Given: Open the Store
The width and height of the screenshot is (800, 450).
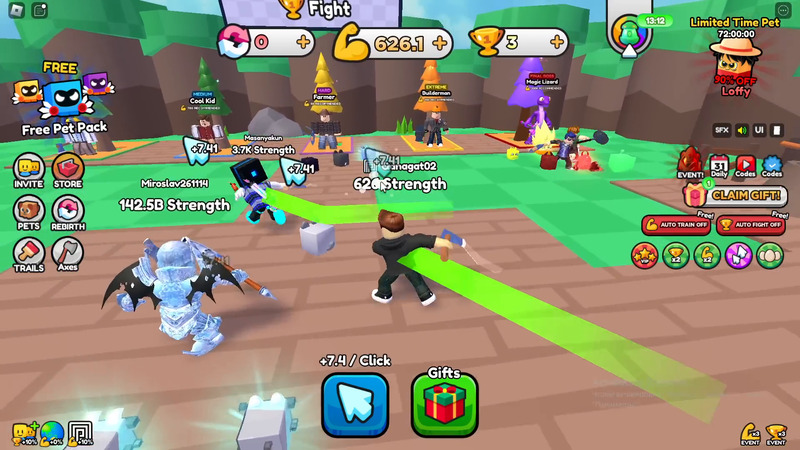Looking at the screenshot, I should click(68, 170).
